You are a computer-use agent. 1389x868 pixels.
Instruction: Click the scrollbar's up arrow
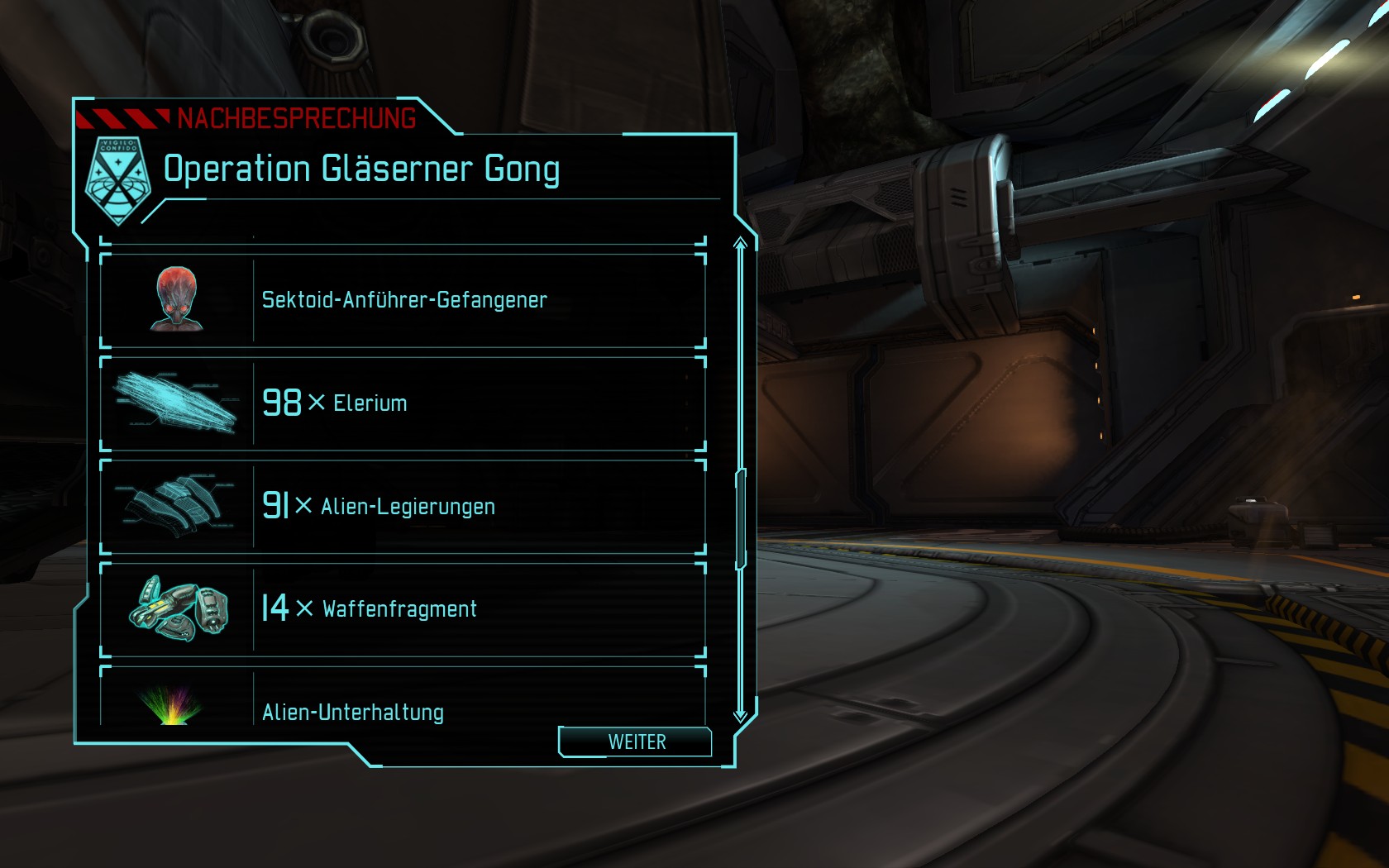coord(740,244)
